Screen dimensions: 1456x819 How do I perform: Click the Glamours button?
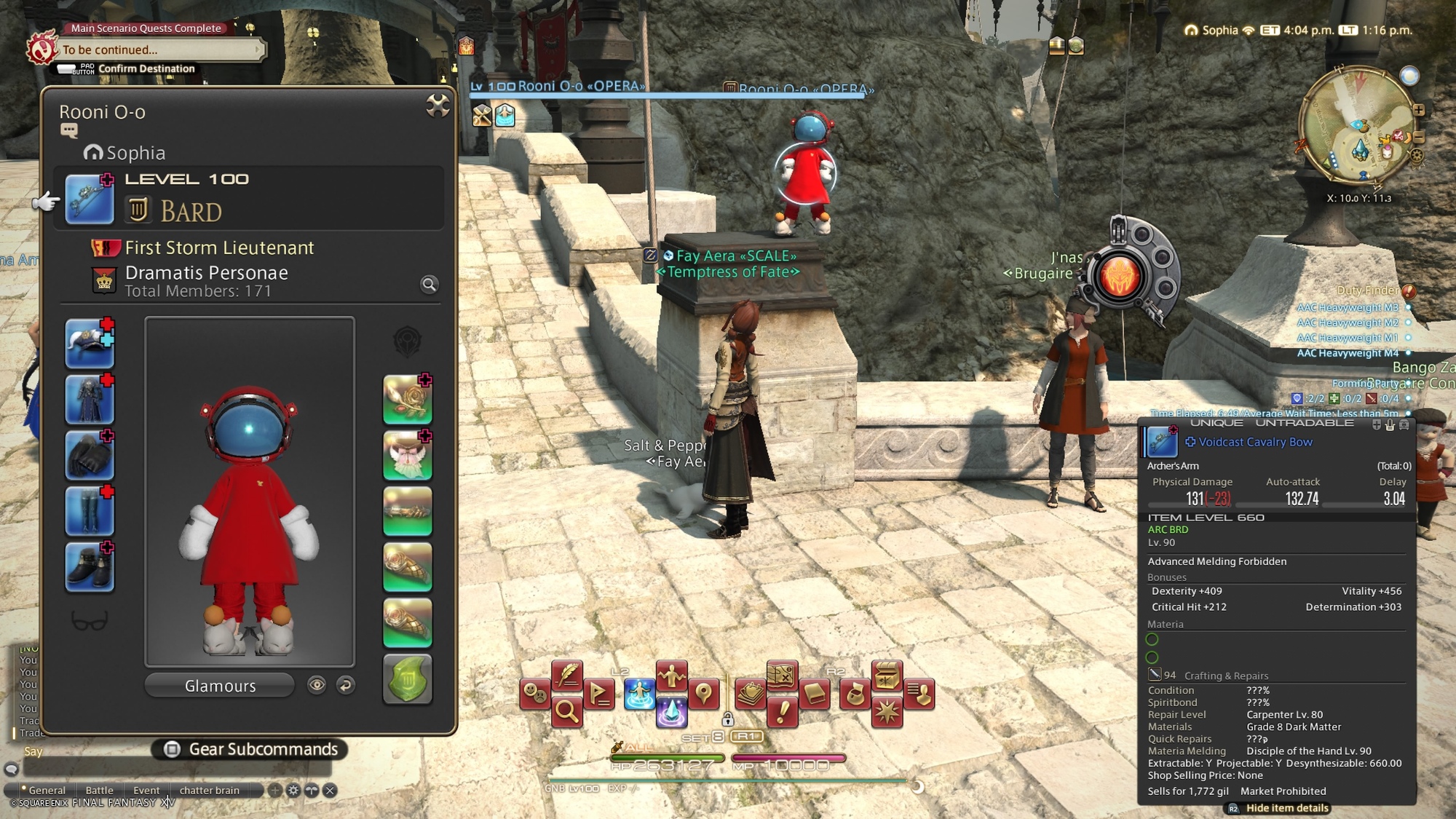tap(220, 686)
